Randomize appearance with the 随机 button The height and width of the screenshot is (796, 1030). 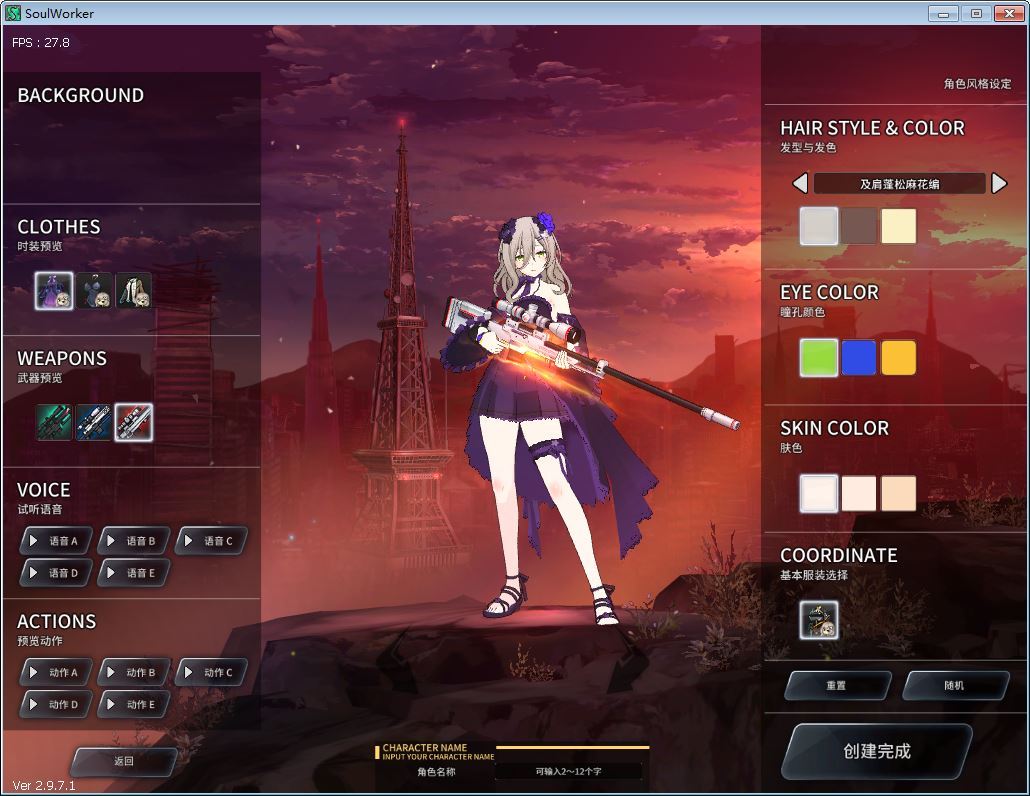pyautogui.click(x=955, y=686)
